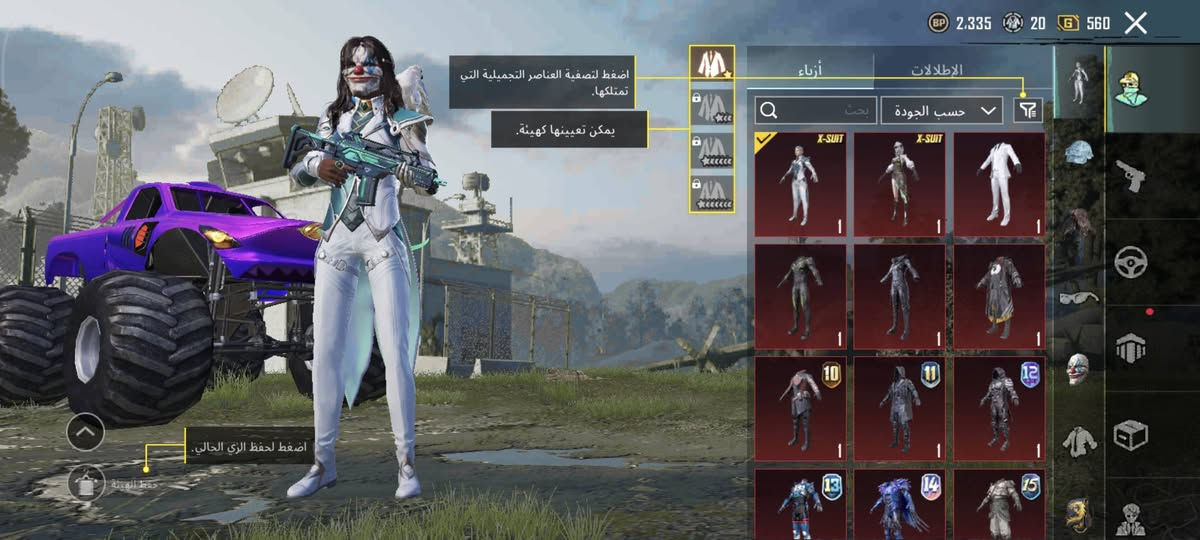The width and height of the screenshot is (1200, 540).
Task: Close the inventory with the X button
Action: 1135,23
